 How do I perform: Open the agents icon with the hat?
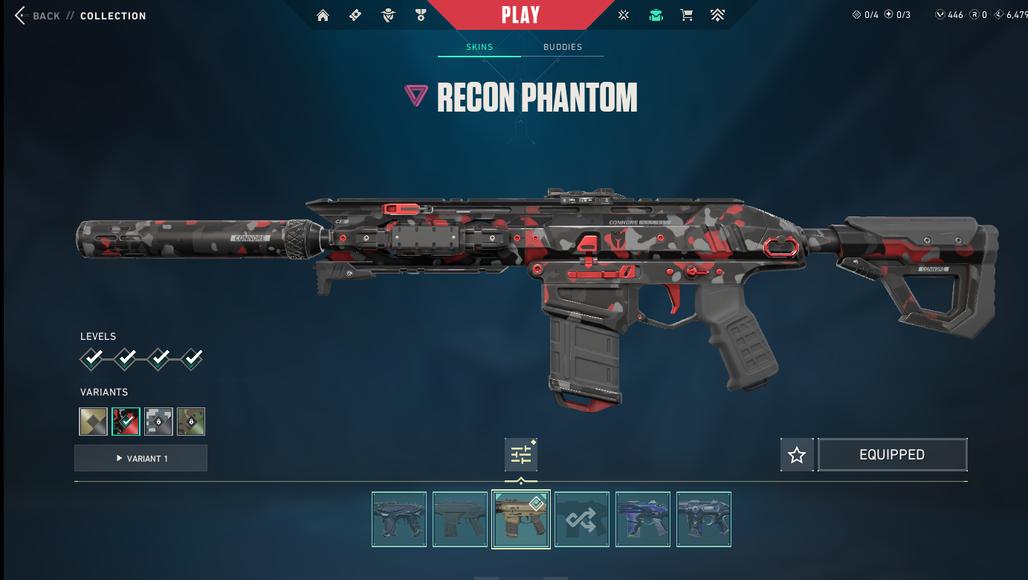388,15
